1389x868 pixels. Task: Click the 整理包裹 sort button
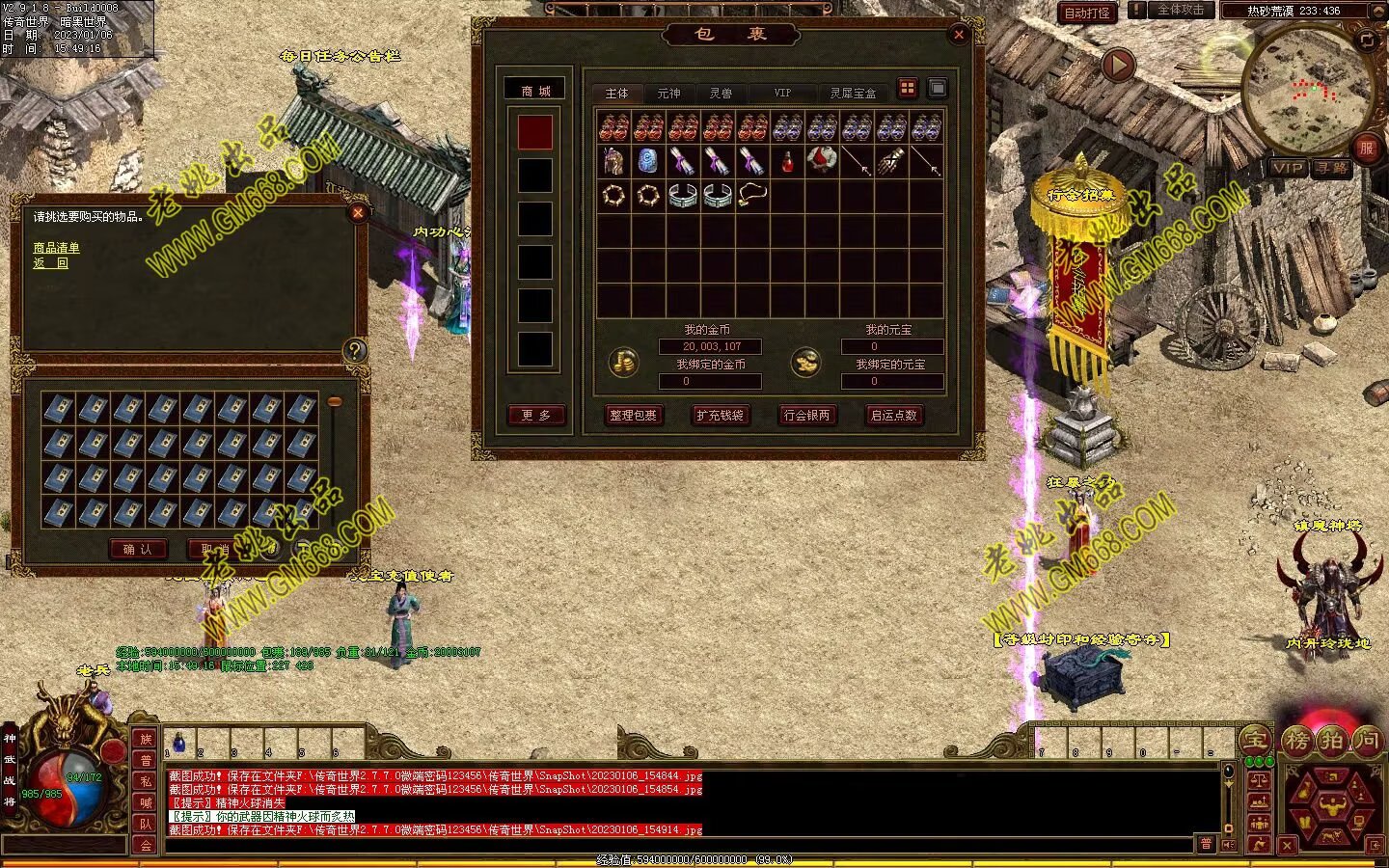point(633,415)
